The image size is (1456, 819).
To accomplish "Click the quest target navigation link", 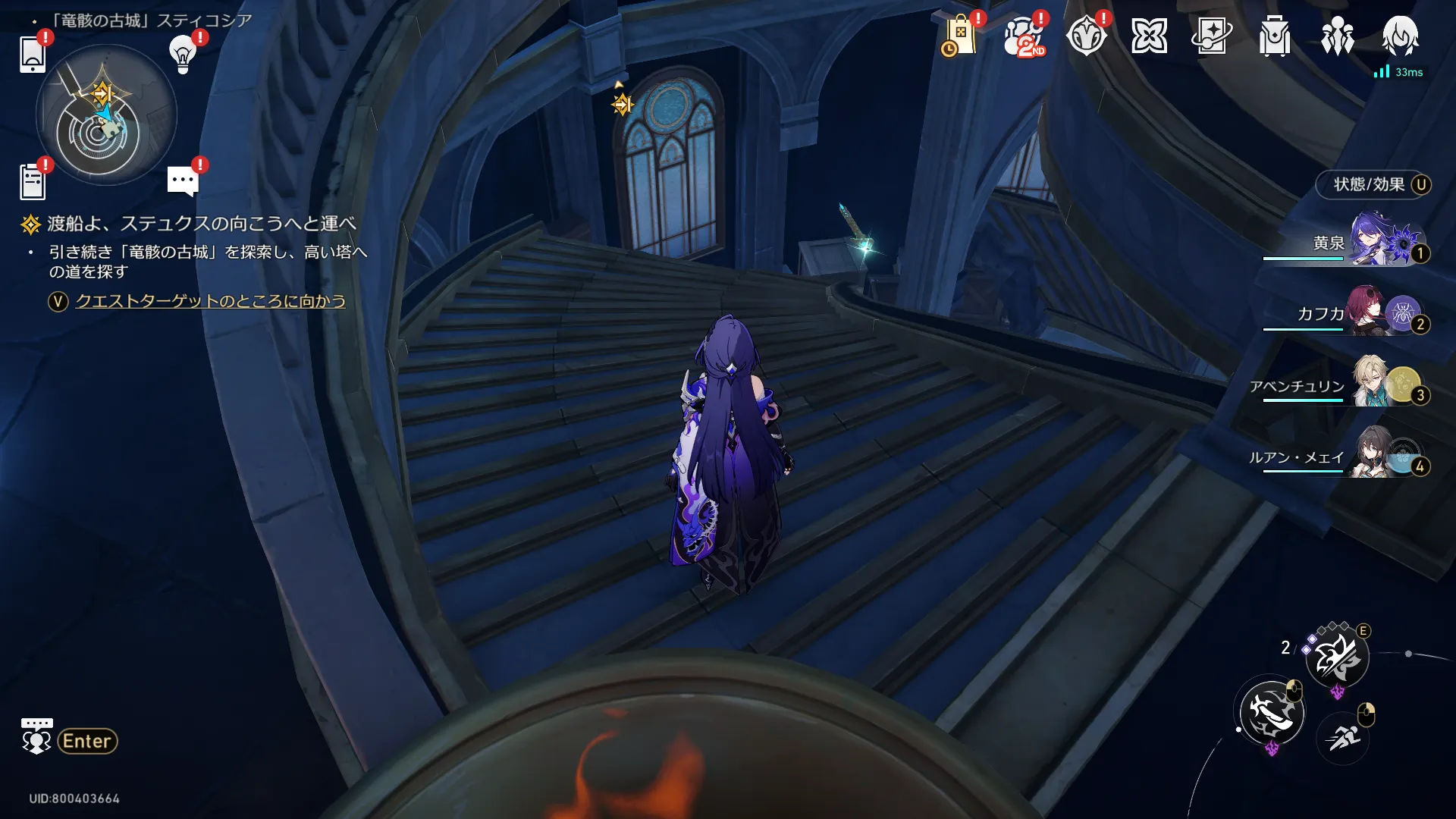I will click(210, 301).
